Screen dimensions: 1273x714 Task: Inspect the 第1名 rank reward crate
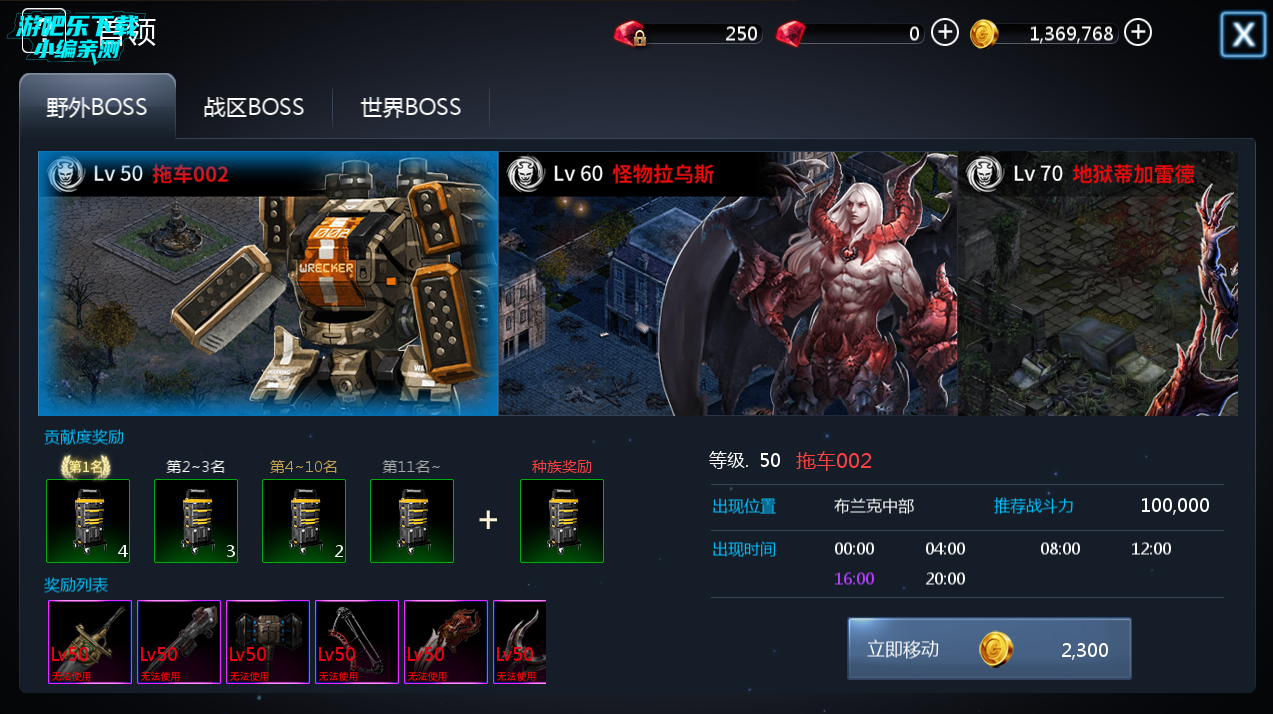(x=88, y=521)
